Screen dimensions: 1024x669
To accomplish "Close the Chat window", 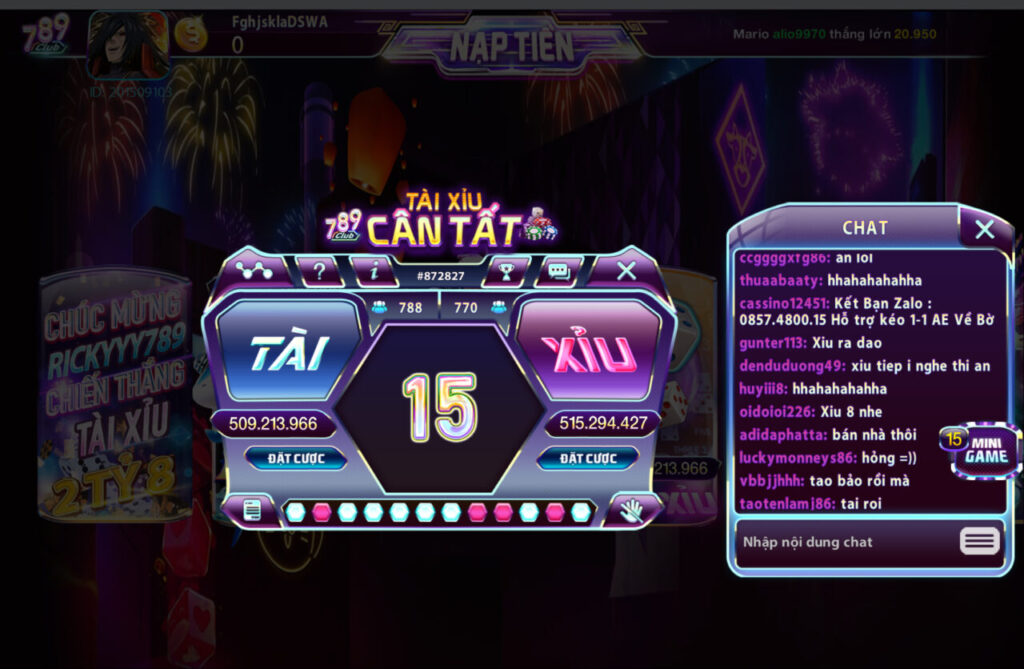I will tap(984, 229).
